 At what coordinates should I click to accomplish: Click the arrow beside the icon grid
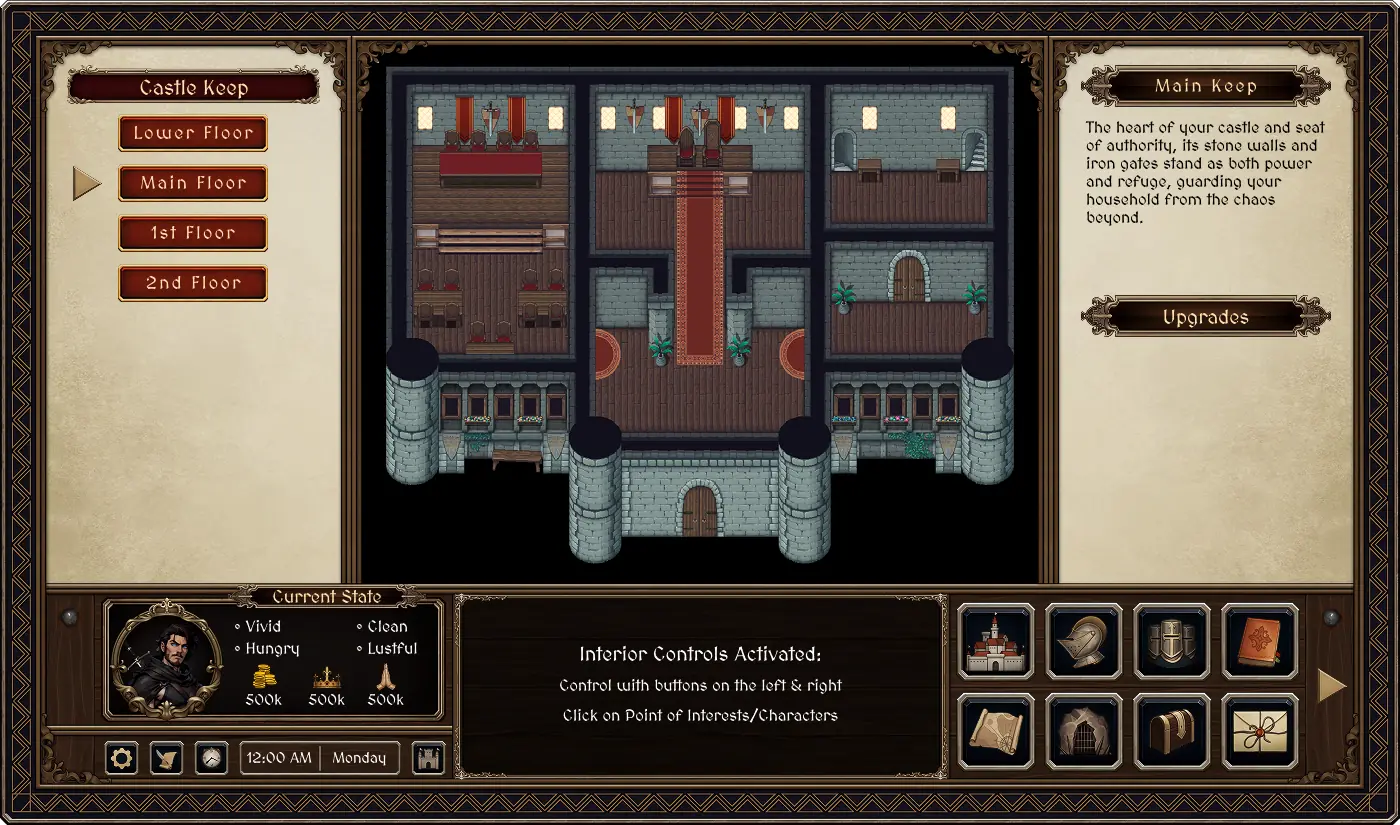1332,686
